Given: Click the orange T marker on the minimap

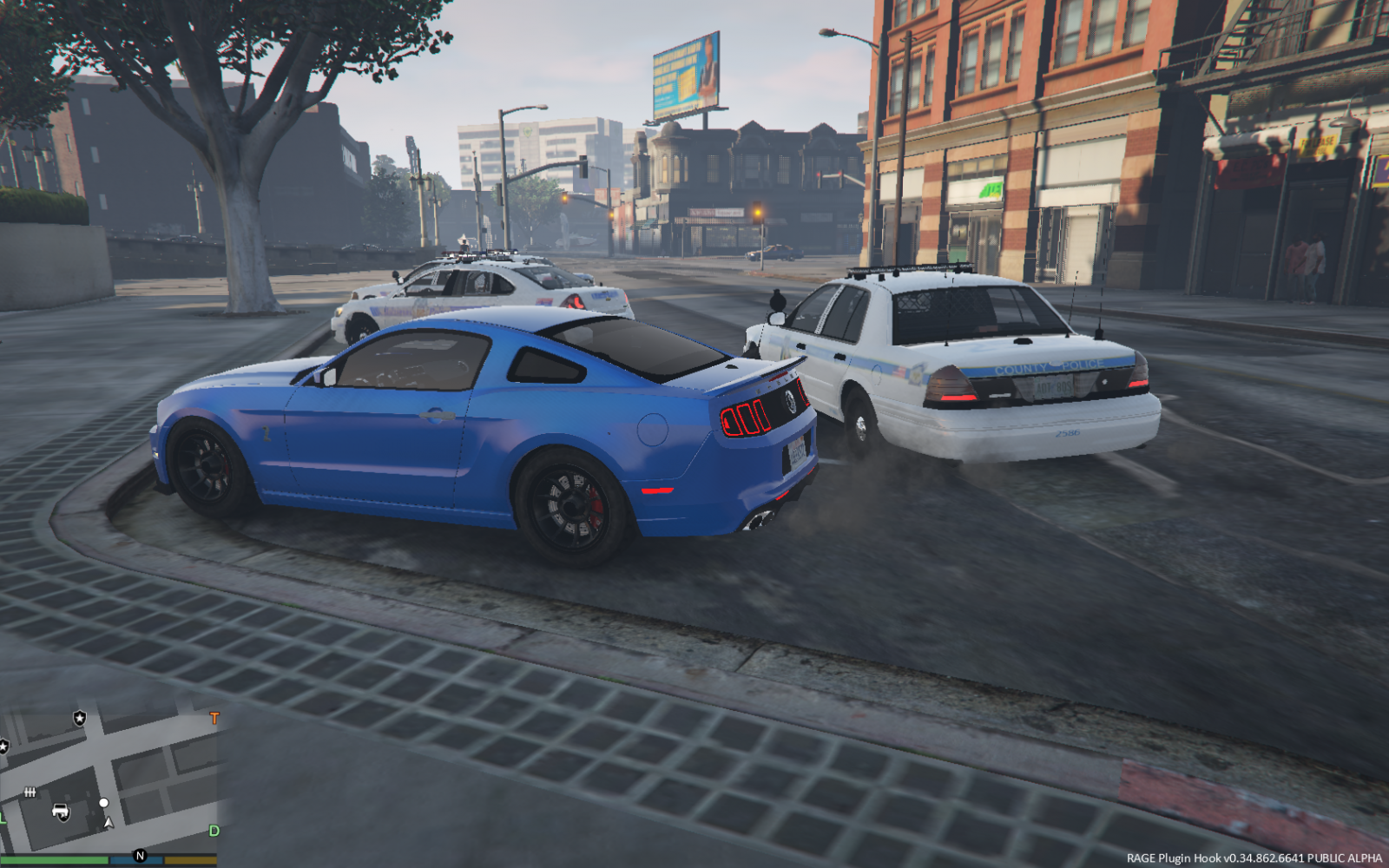Looking at the screenshot, I should (214, 718).
